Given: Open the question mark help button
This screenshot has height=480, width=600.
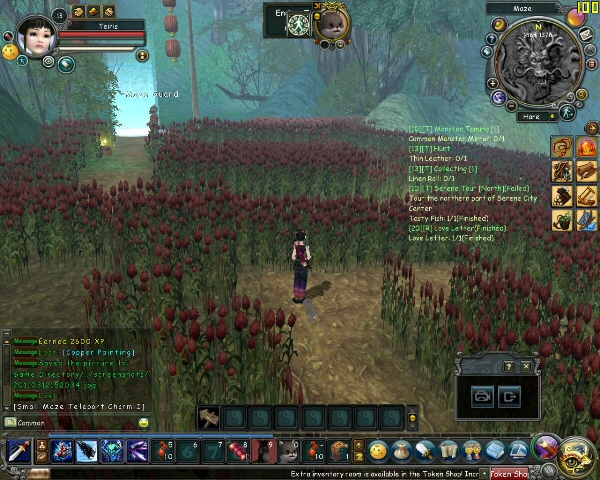Looking at the screenshot, I should [x=491, y=39].
